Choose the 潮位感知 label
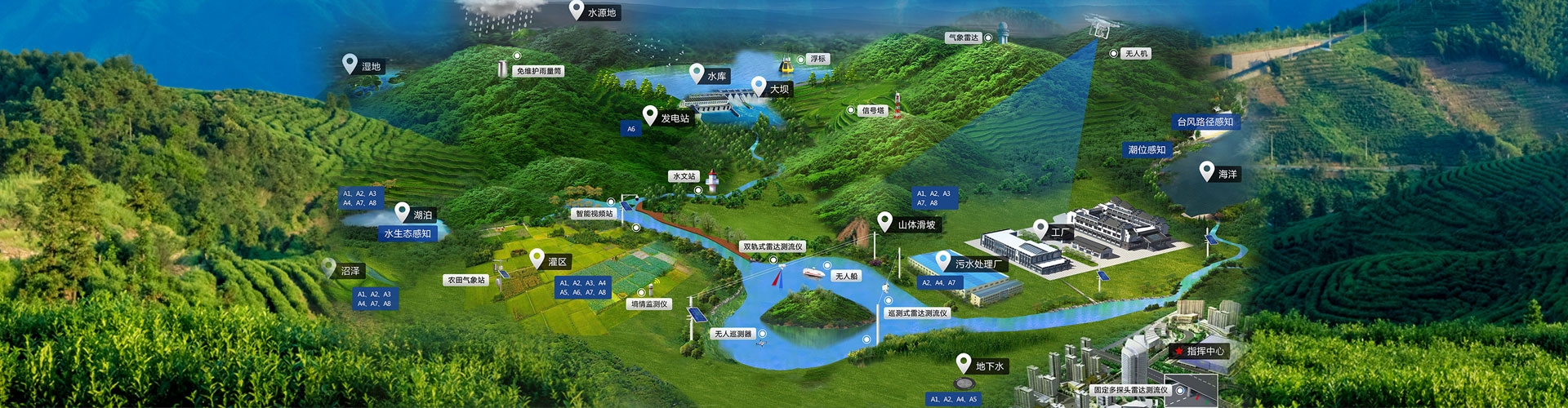The height and width of the screenshot is (408, 1568). 1147,150
